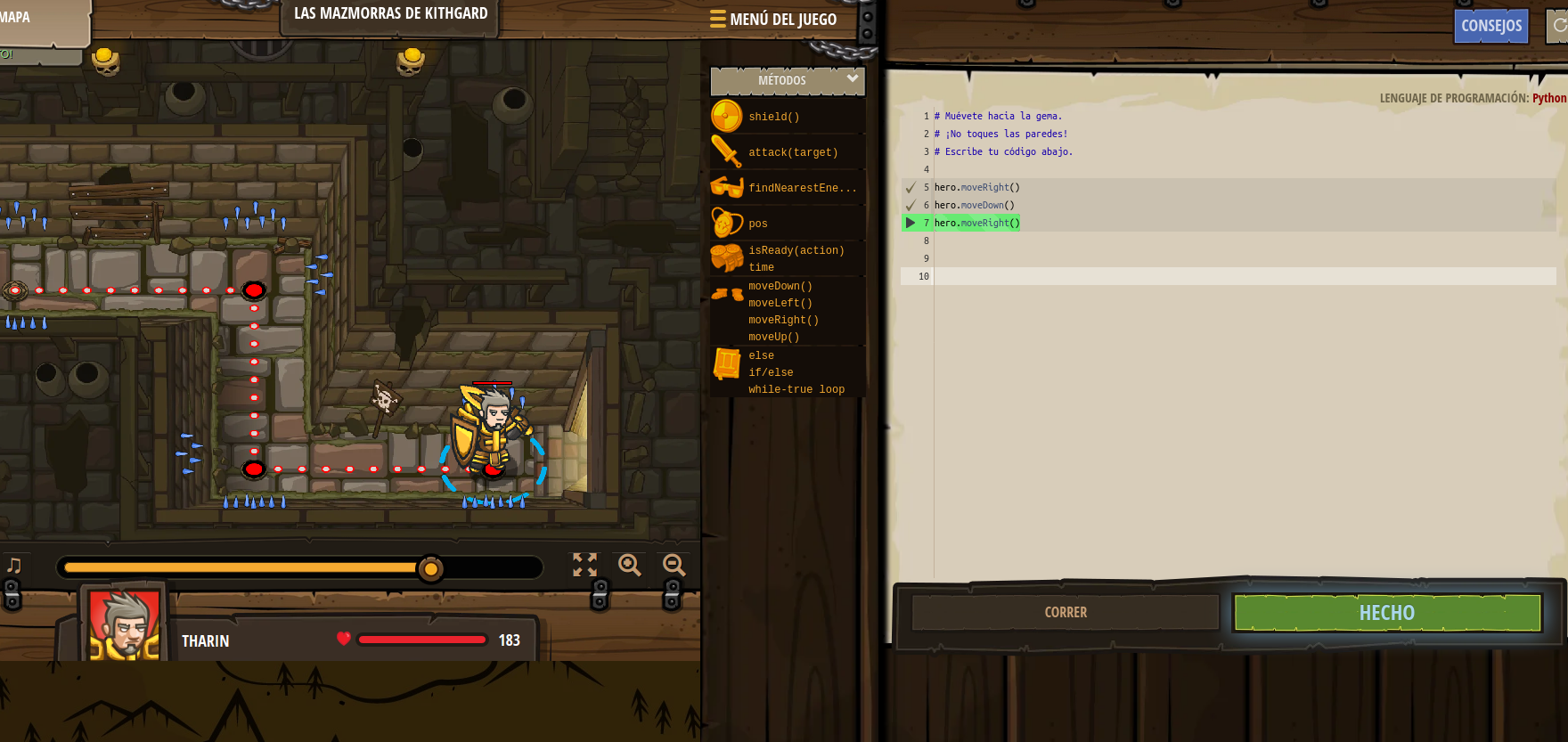Select the pos amulet icon
1568x742 pixels.
(727, 223)
